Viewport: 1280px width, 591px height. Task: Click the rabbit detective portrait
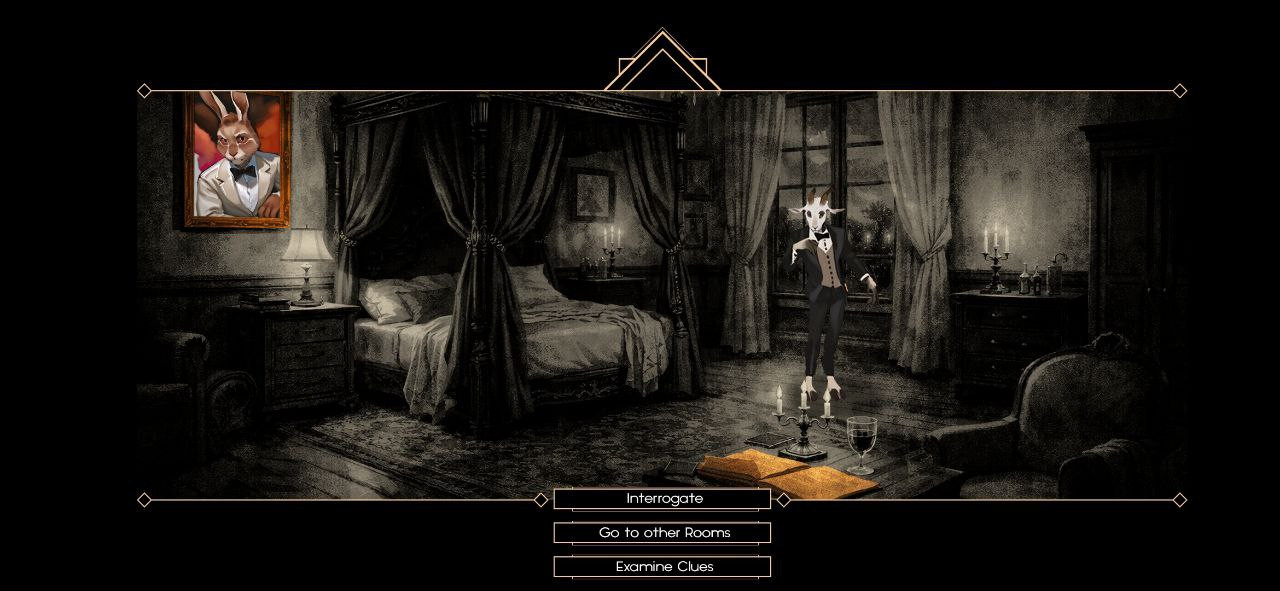(x=238, y=159)
